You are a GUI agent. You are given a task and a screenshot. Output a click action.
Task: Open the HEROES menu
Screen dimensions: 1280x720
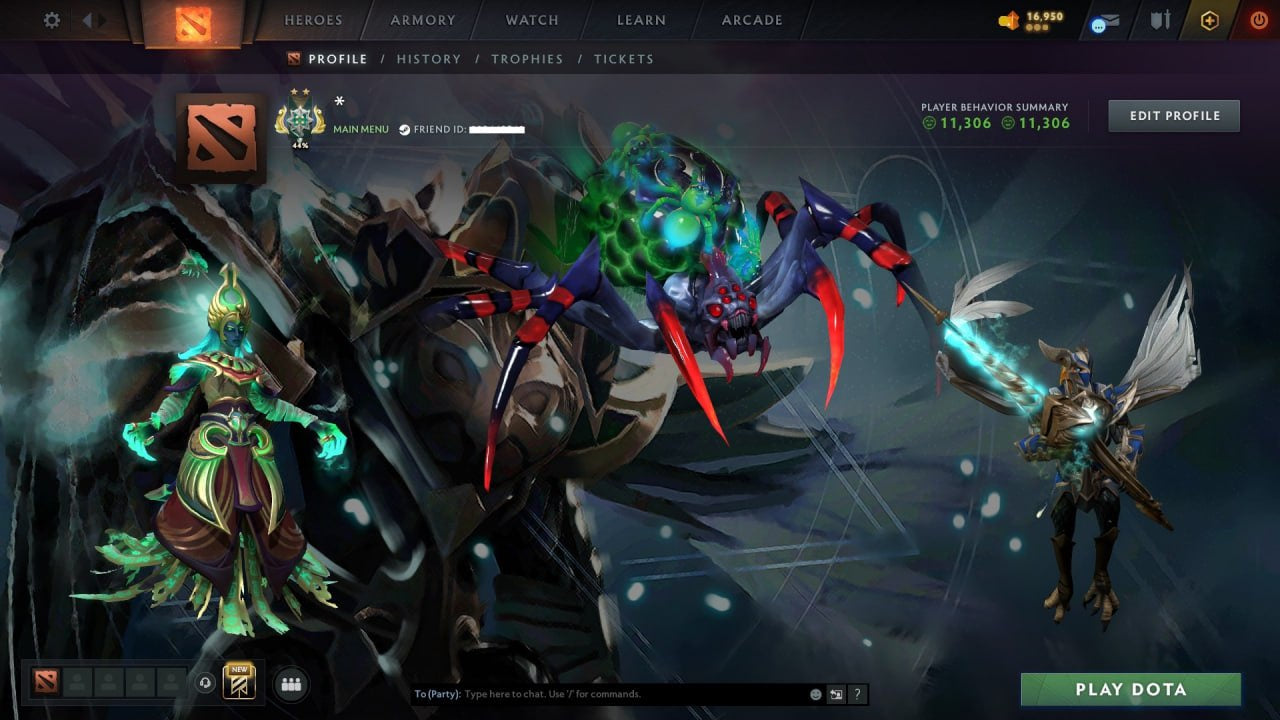[313, 19]
